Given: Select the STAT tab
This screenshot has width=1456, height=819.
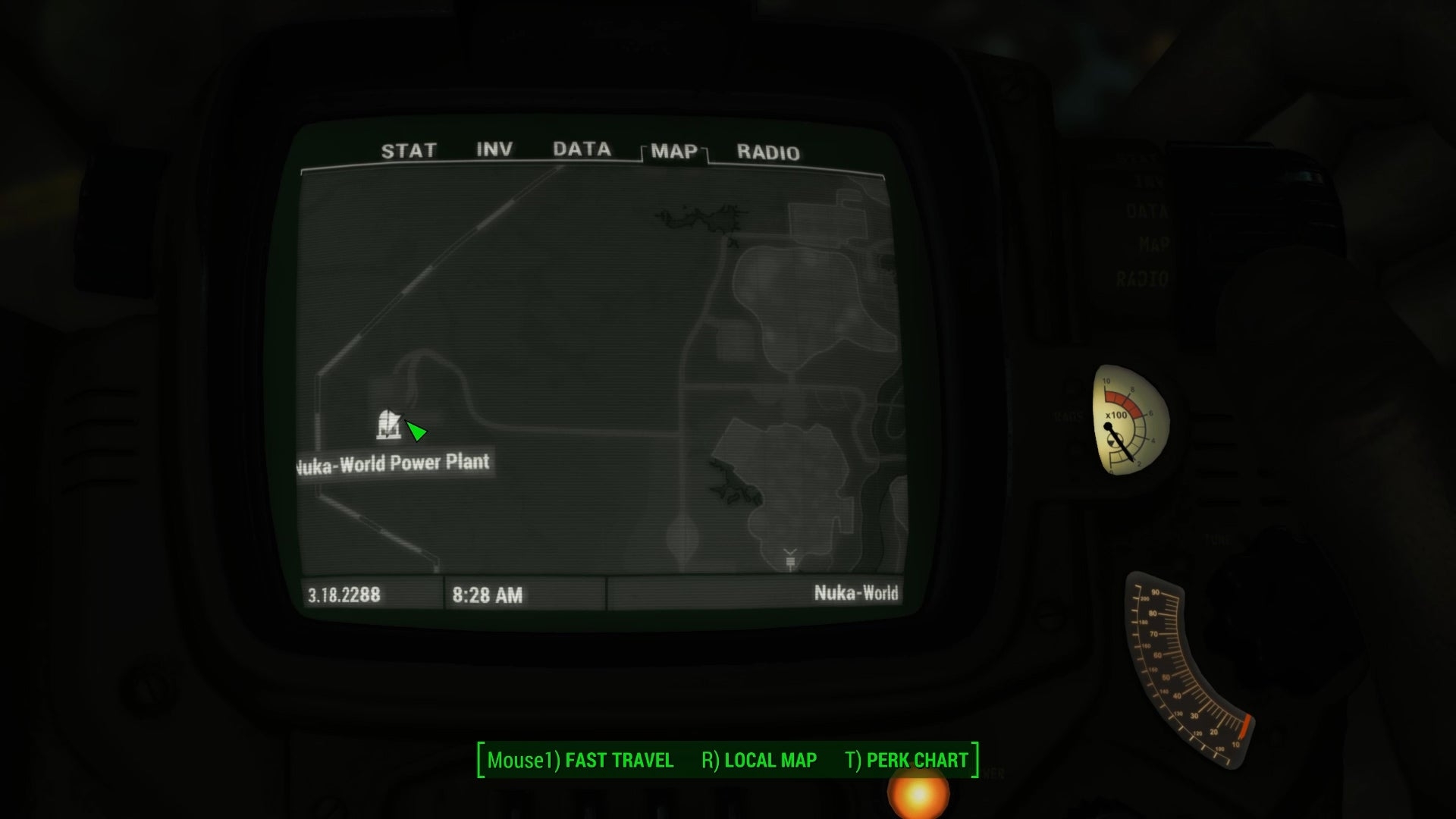Looking at the screenshot, I should pos(409,150).
